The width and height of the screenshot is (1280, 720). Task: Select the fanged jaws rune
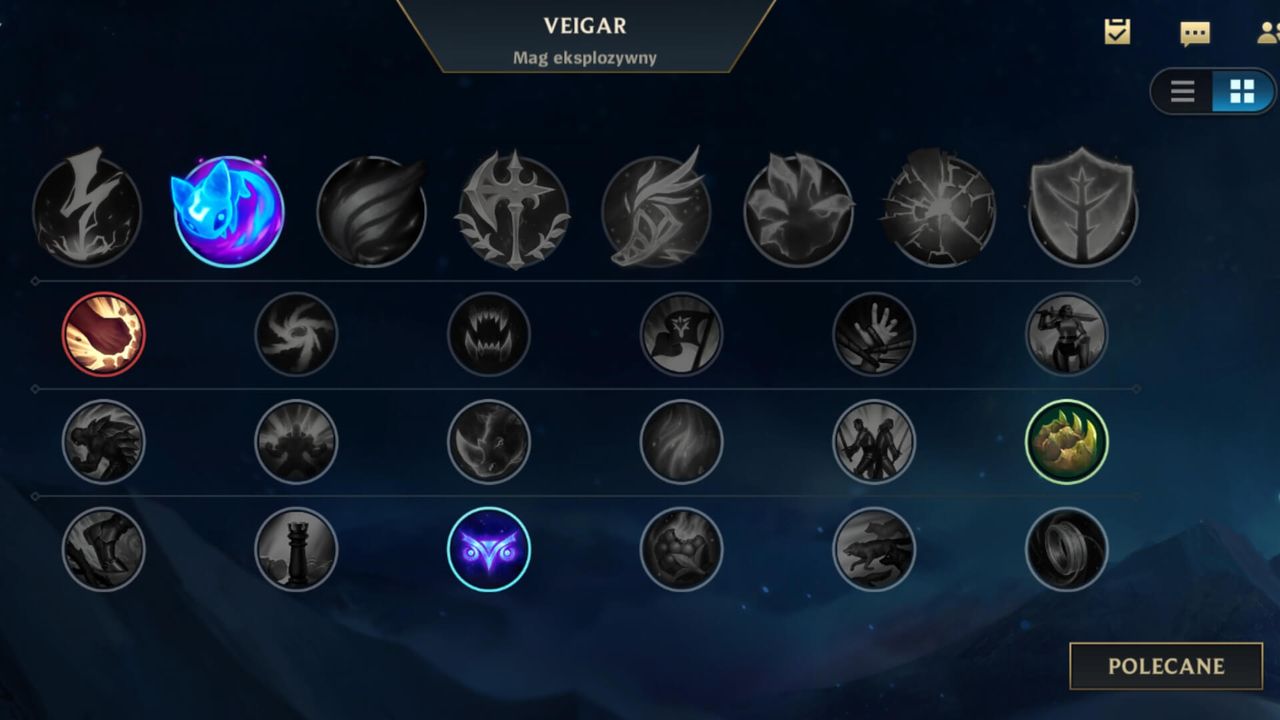click(489, 334)
